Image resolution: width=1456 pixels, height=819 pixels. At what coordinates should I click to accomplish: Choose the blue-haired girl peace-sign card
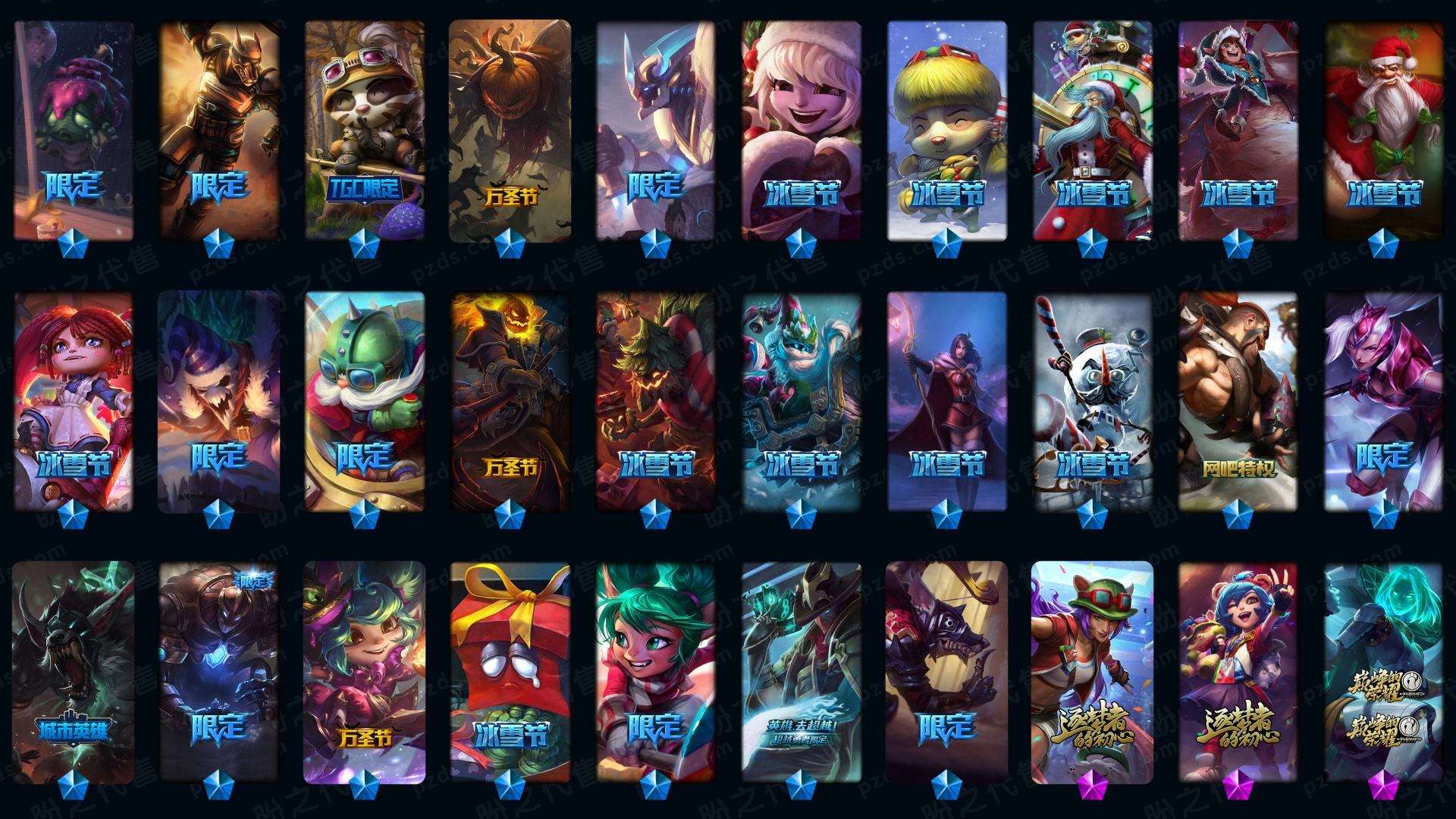click(x=1238, y=671)
